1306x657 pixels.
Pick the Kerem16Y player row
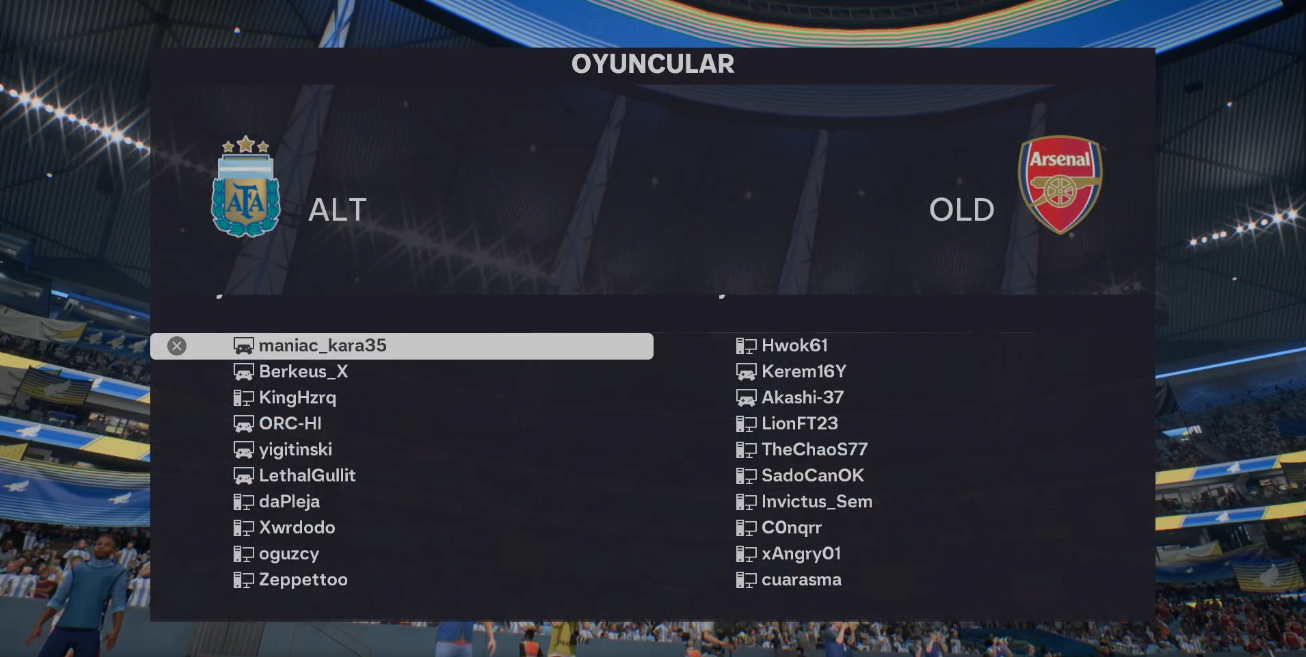804,372
